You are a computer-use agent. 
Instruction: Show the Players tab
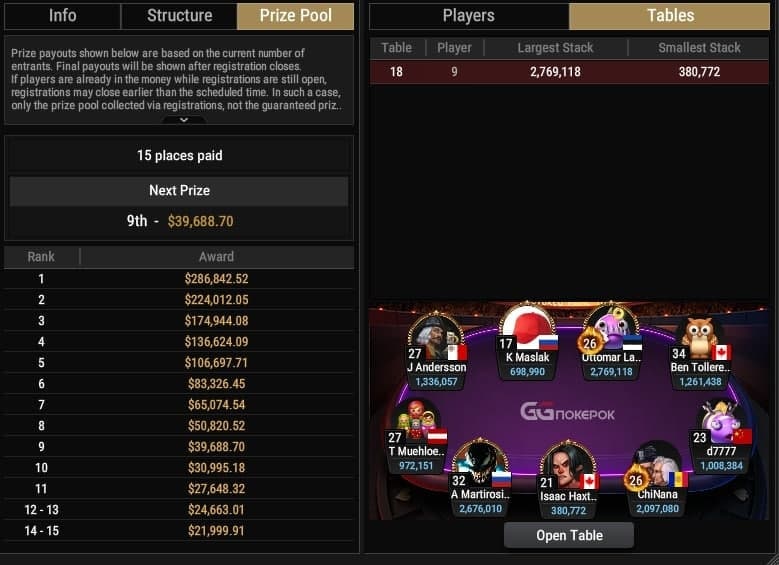(x=468, y=15)
